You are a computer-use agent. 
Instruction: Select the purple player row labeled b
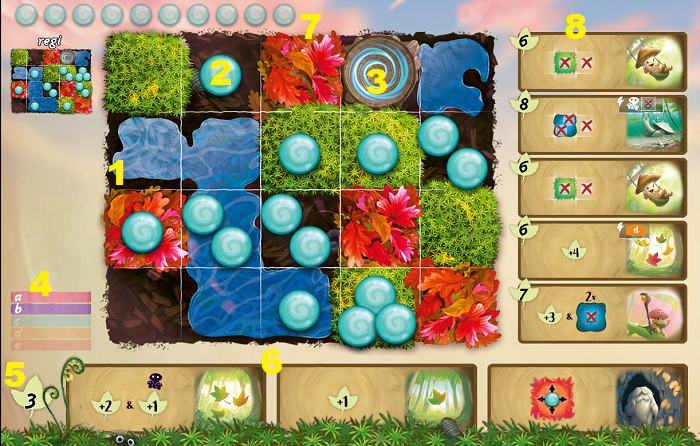[x=51, y=309]
